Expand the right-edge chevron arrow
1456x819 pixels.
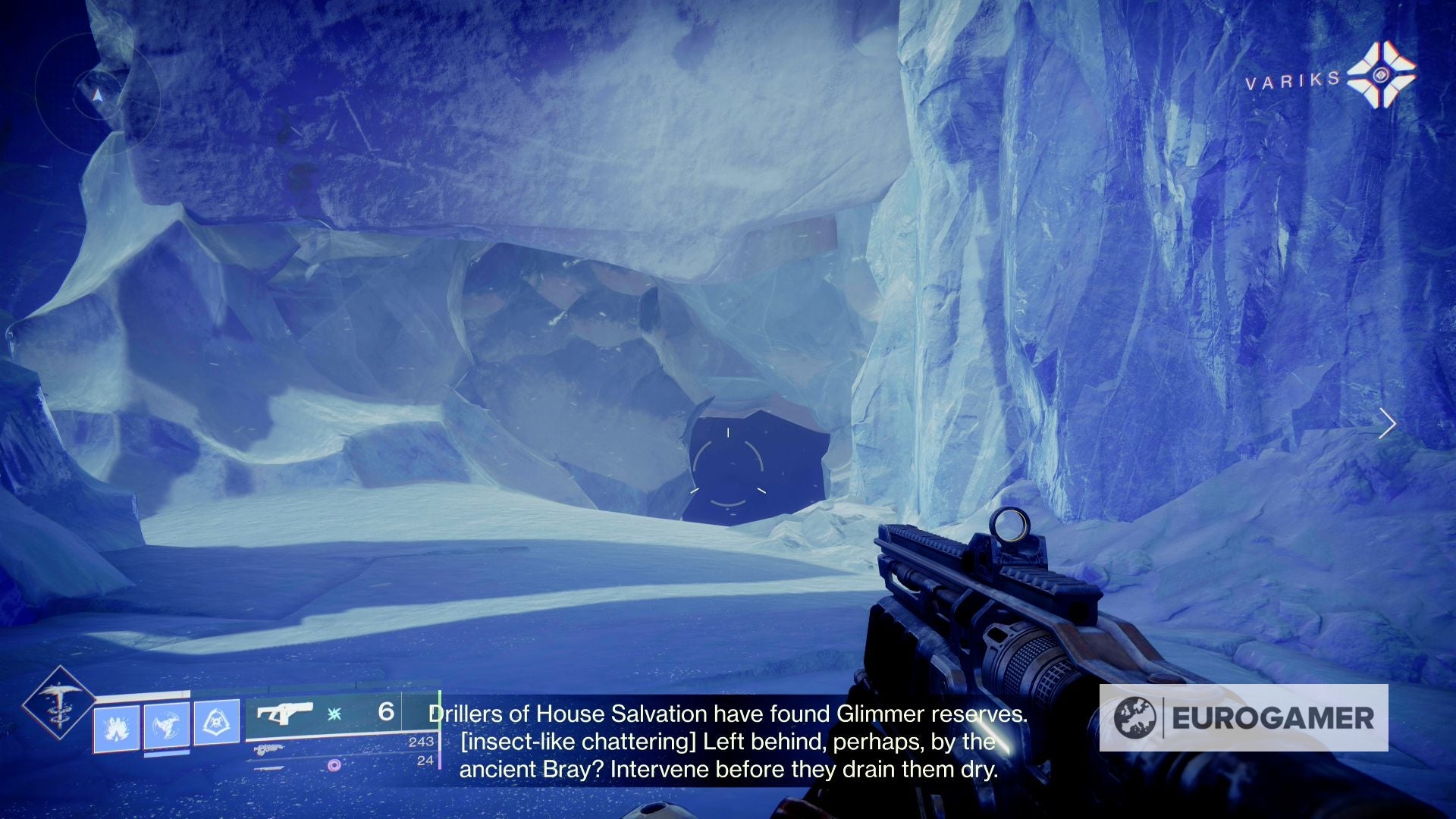tap(1389, 425)
